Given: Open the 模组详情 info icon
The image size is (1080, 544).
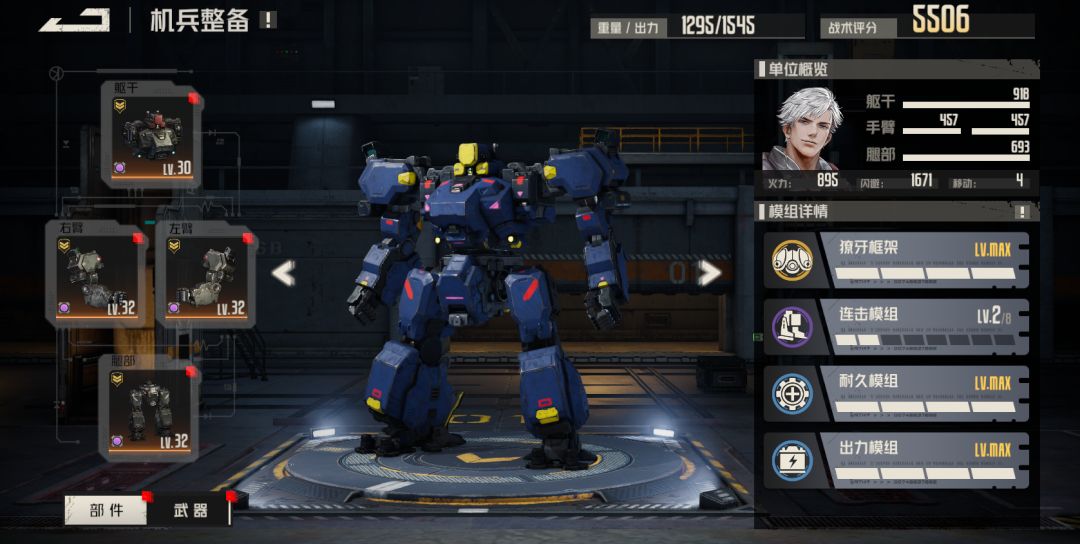Looking at the screenshot, I should point(1022,212).
